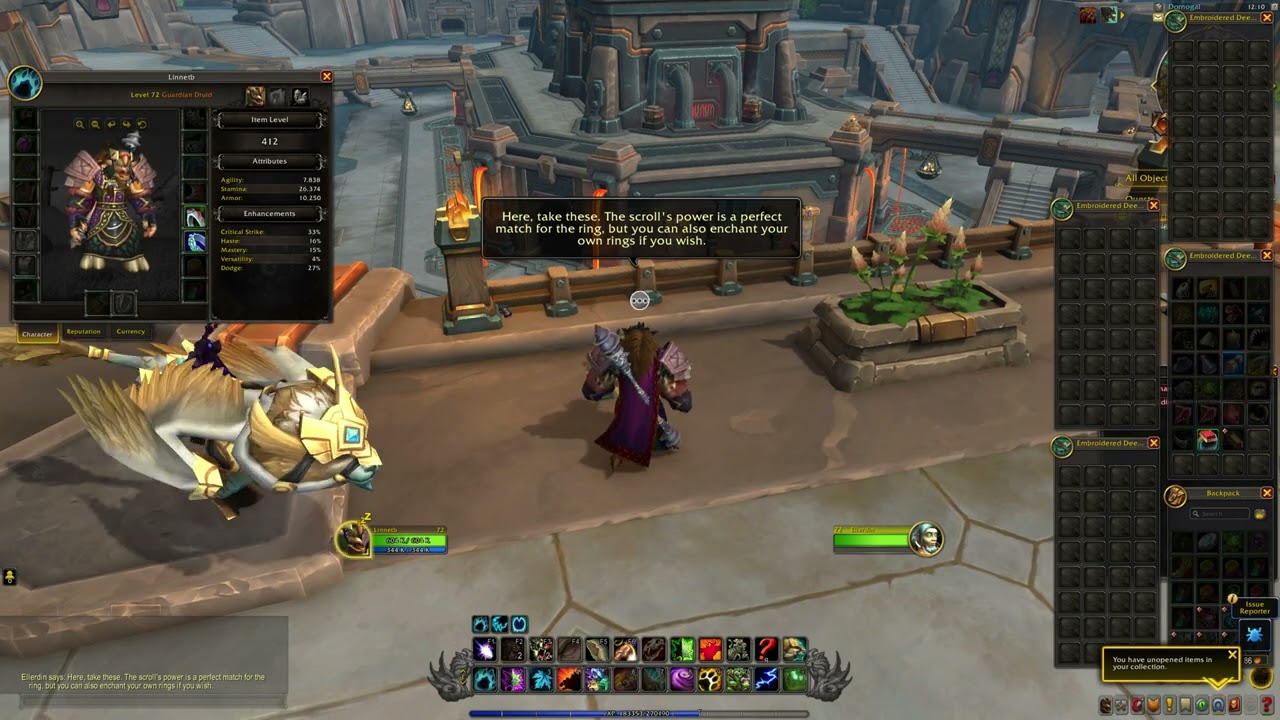Trigger the blue maple leaf ability

click(x=541, y=680)
